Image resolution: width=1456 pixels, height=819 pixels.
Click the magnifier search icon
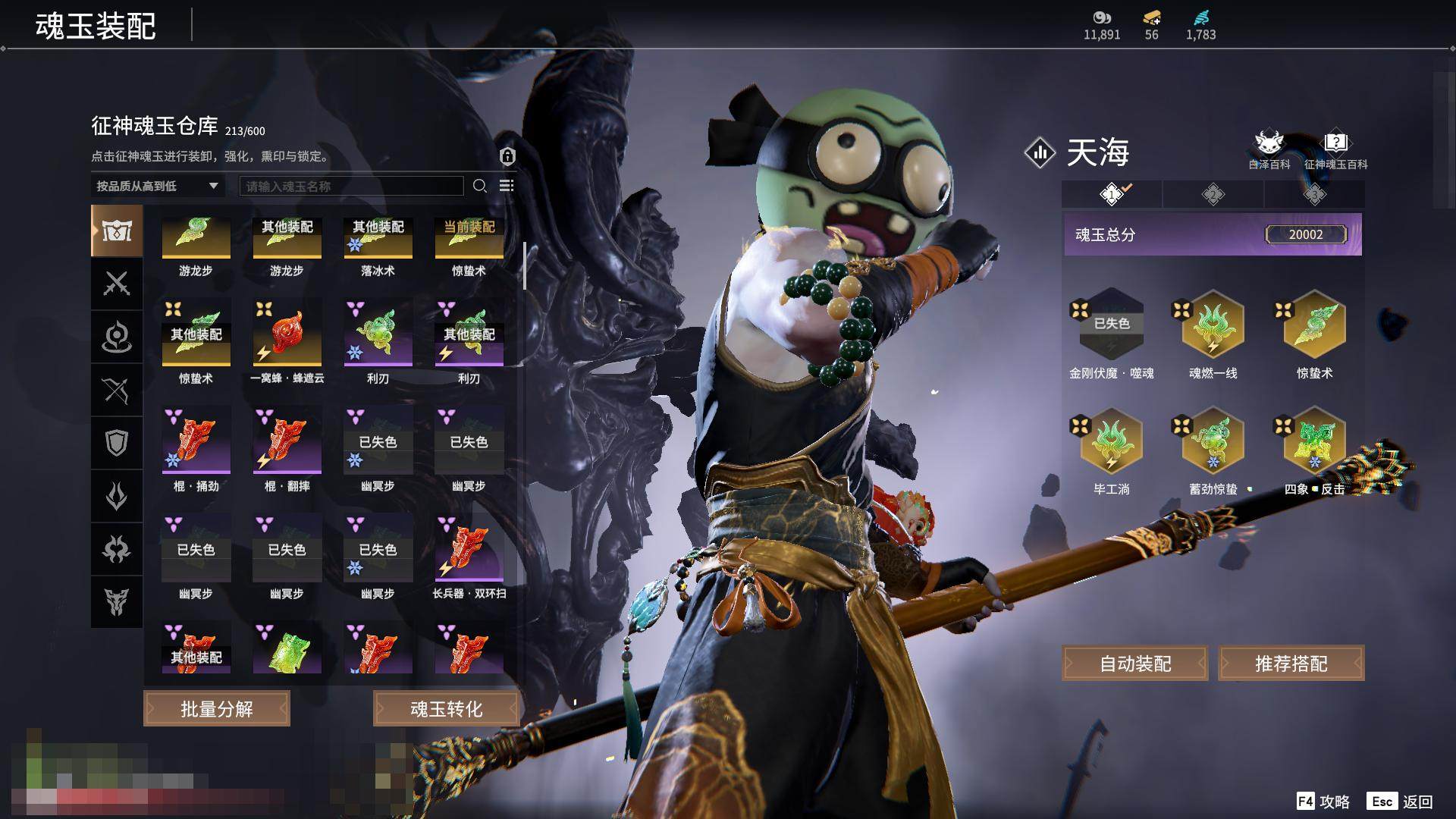tap(480, 186)
